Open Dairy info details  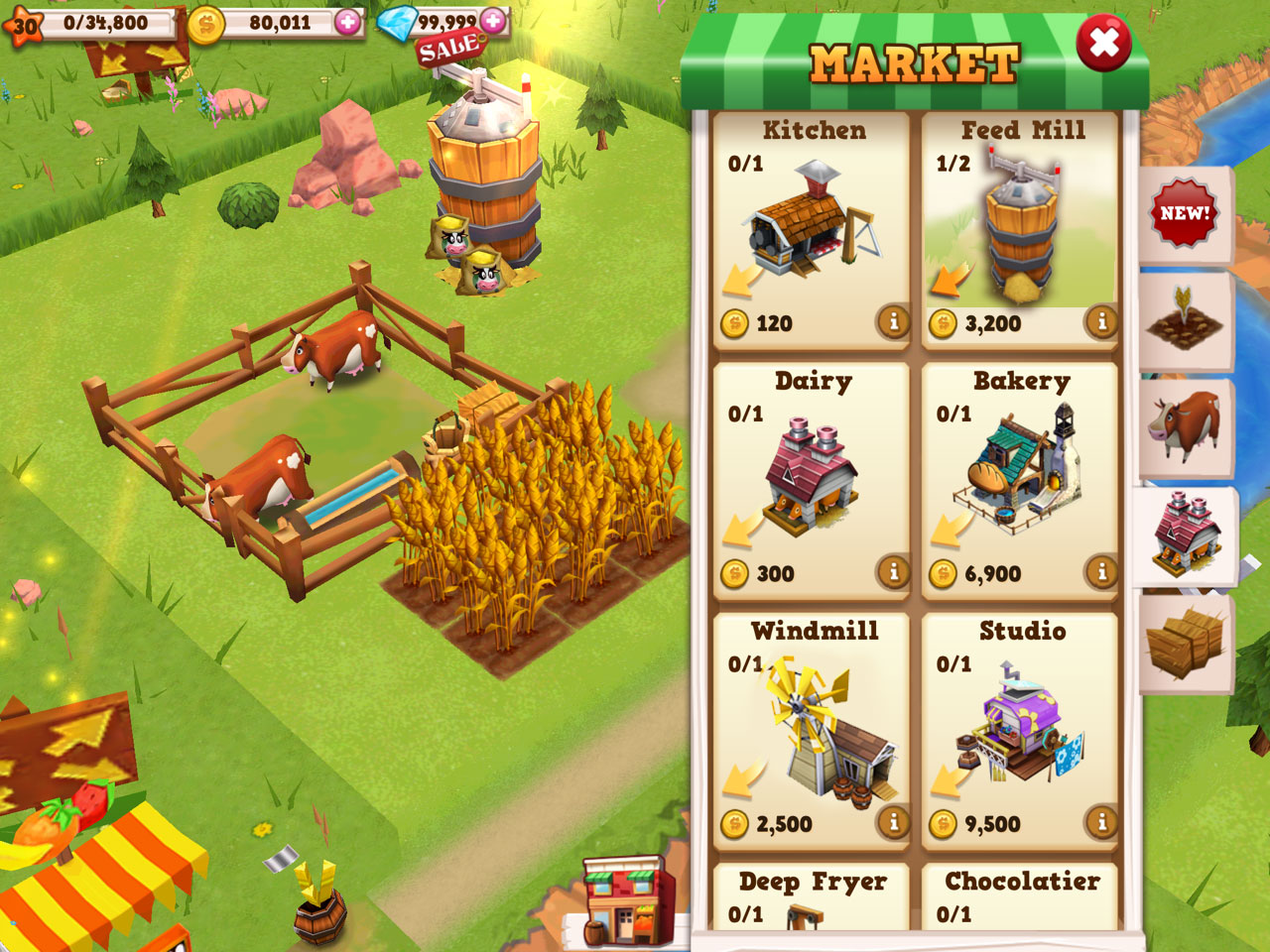[893, 571]
